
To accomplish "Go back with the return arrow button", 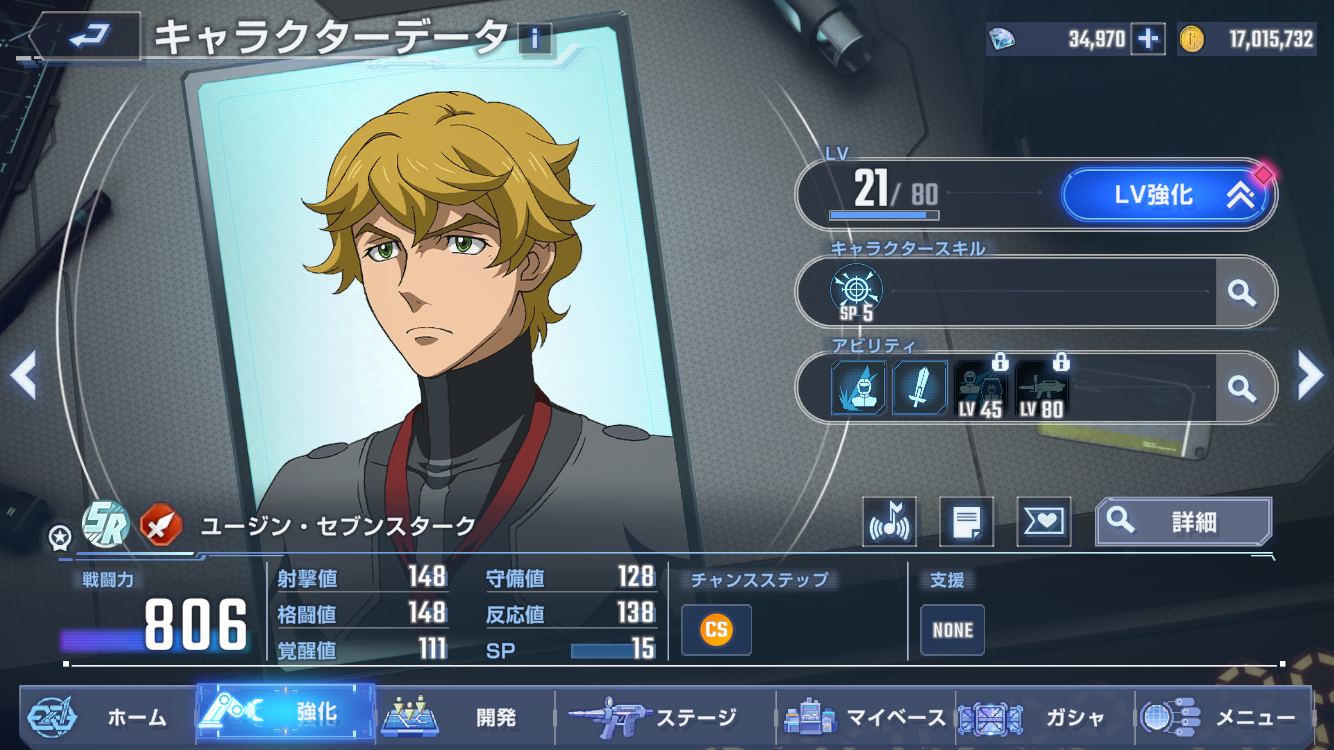I will tap(88, 38).
